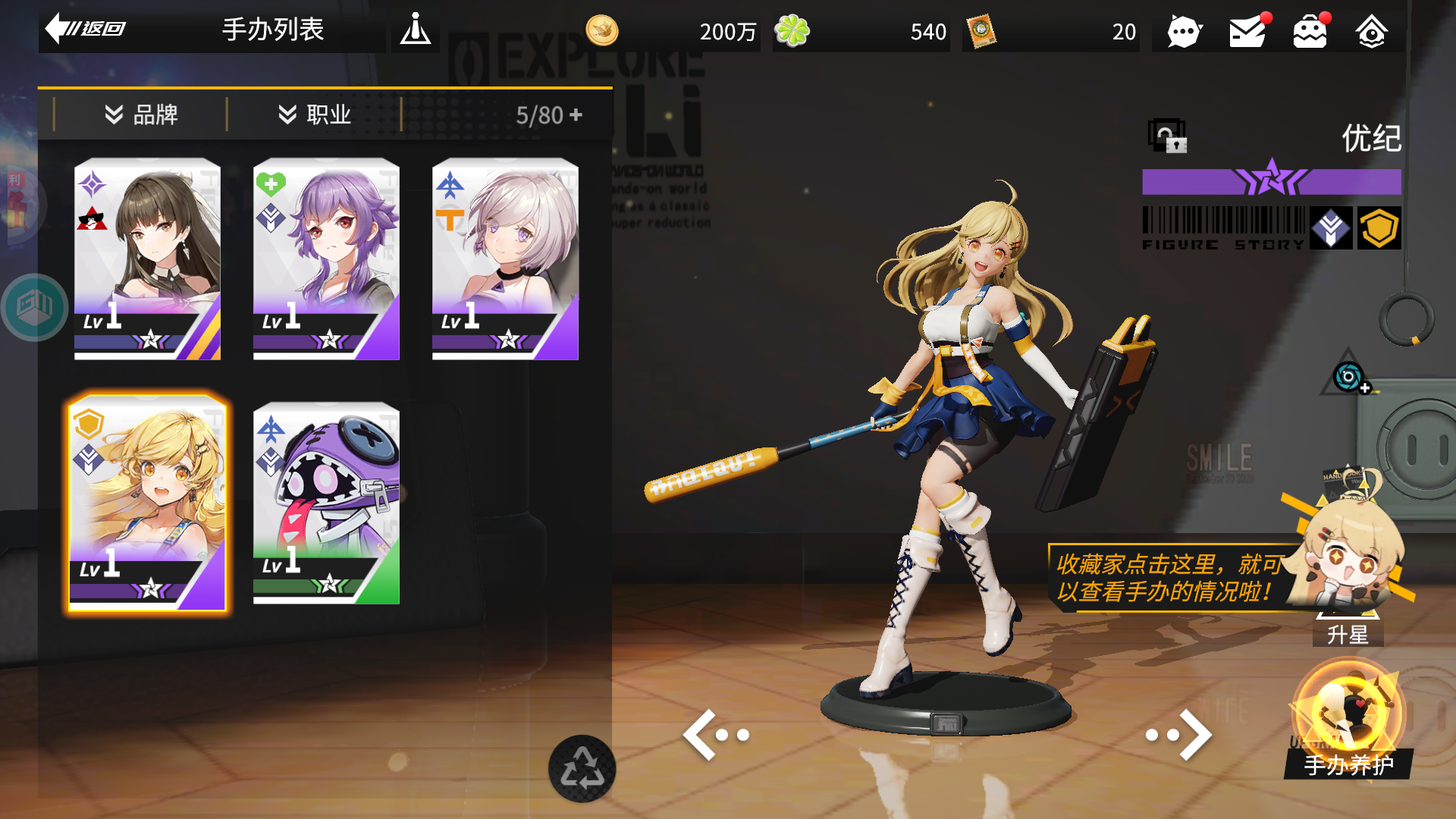The width and height of the screenshot is (1456, 819).
Task: Expand the 5/80 + counter
Action: 548,115
